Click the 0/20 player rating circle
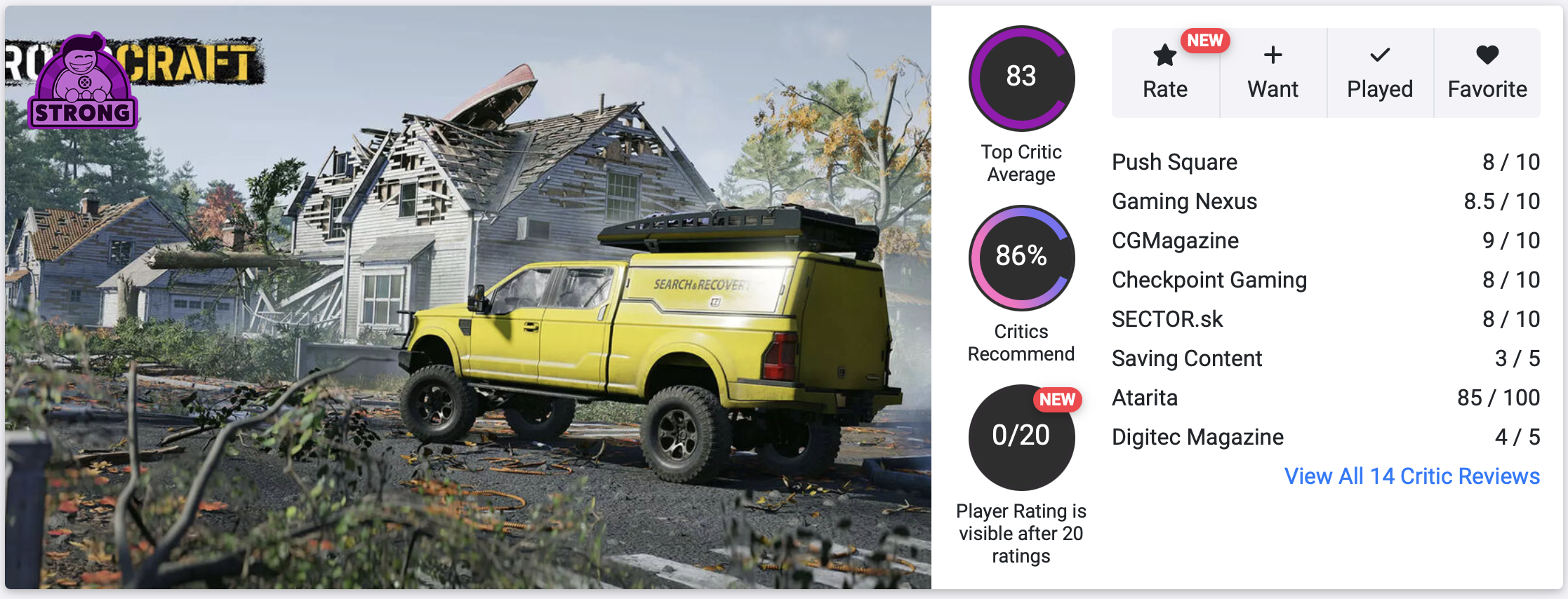 [1021, 437]
